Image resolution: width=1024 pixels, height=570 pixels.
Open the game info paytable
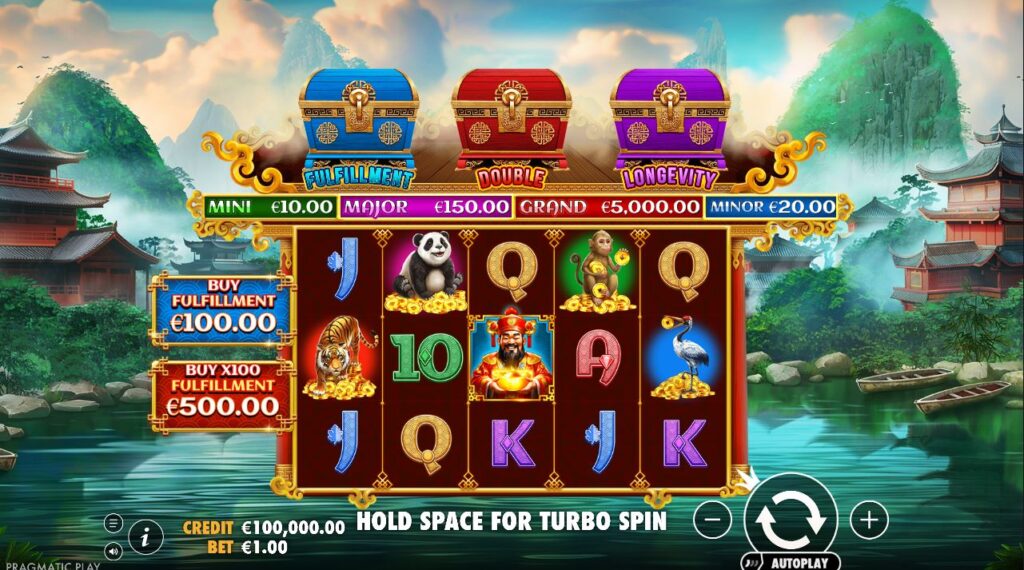pyautogui.click(x=145, y=537)
